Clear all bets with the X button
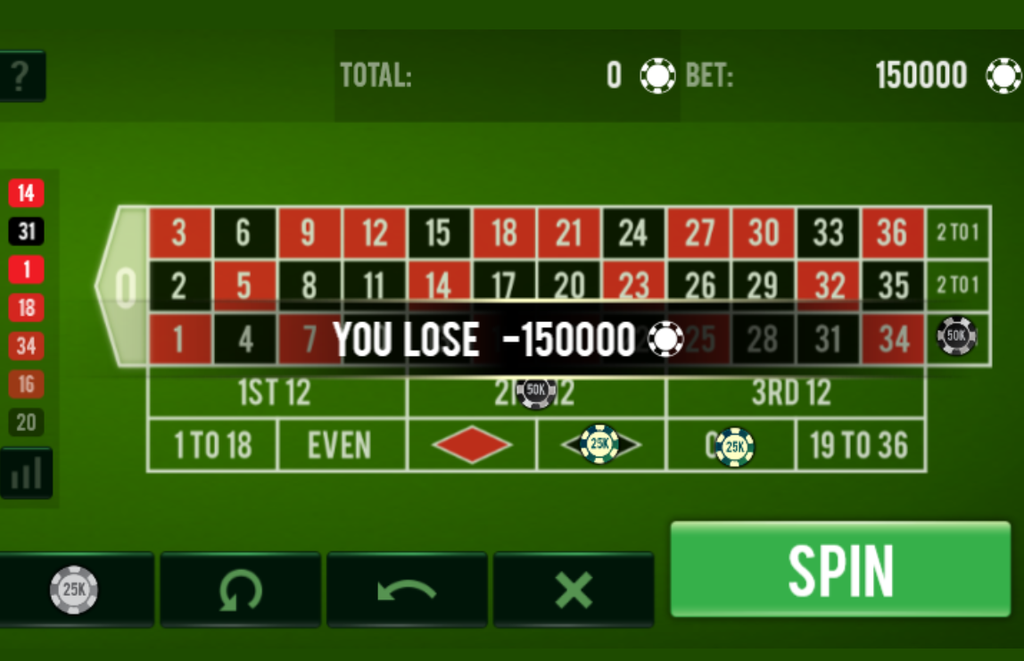The height and width of the screenshot is (661, 1024). coord(573,589)
